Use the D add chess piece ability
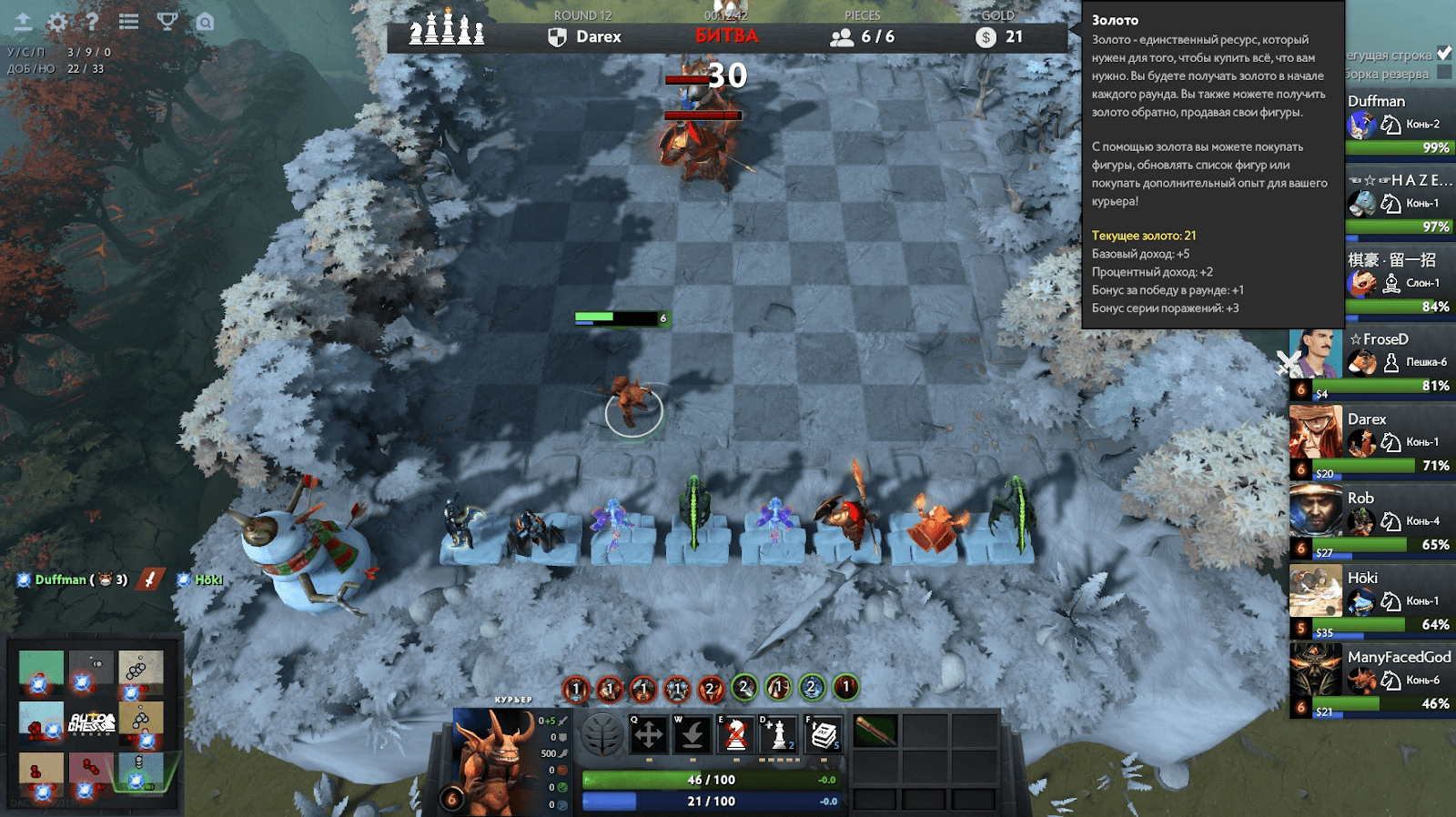The width and height of the screenshot is (1456, 817). coord(779,734)
